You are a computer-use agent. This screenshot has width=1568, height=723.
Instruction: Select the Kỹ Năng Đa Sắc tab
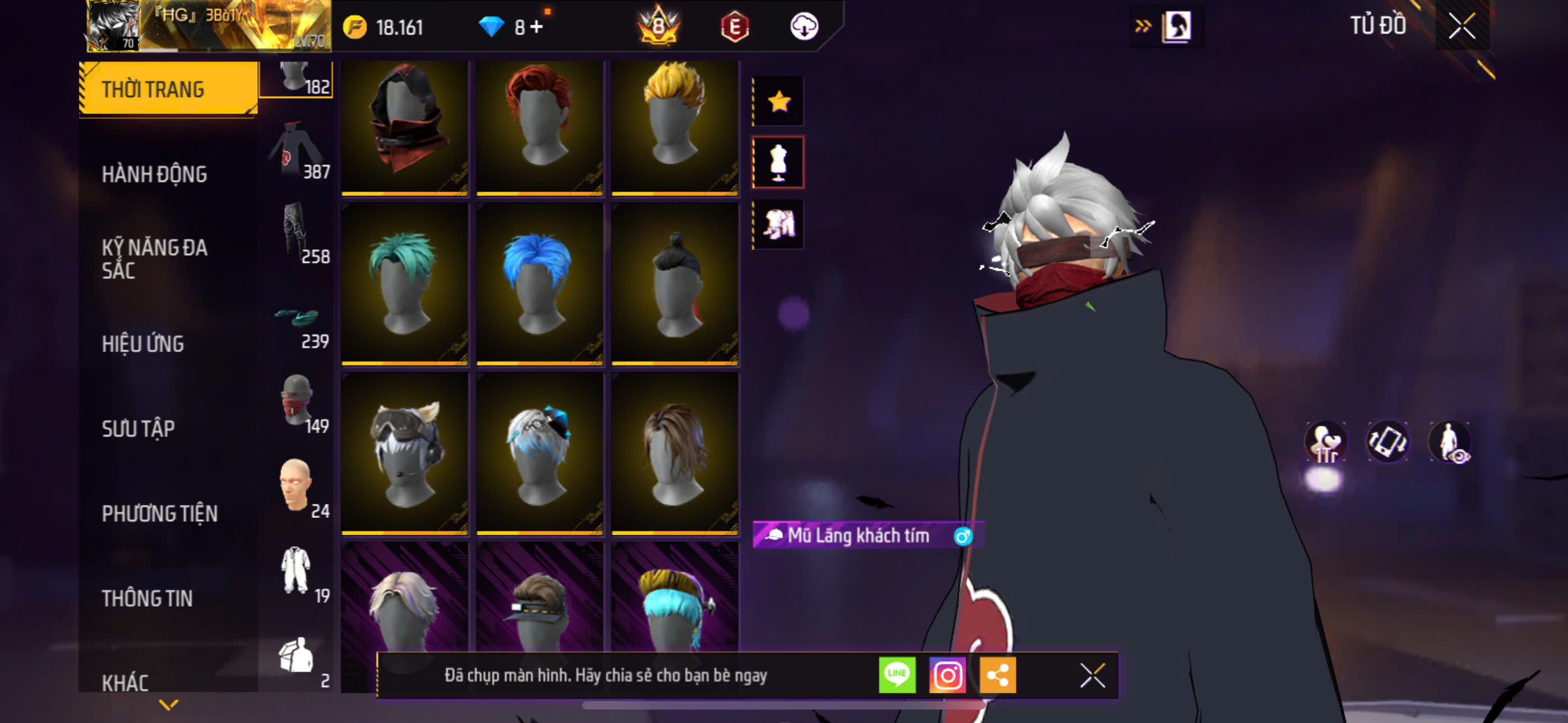coord(154,258)
